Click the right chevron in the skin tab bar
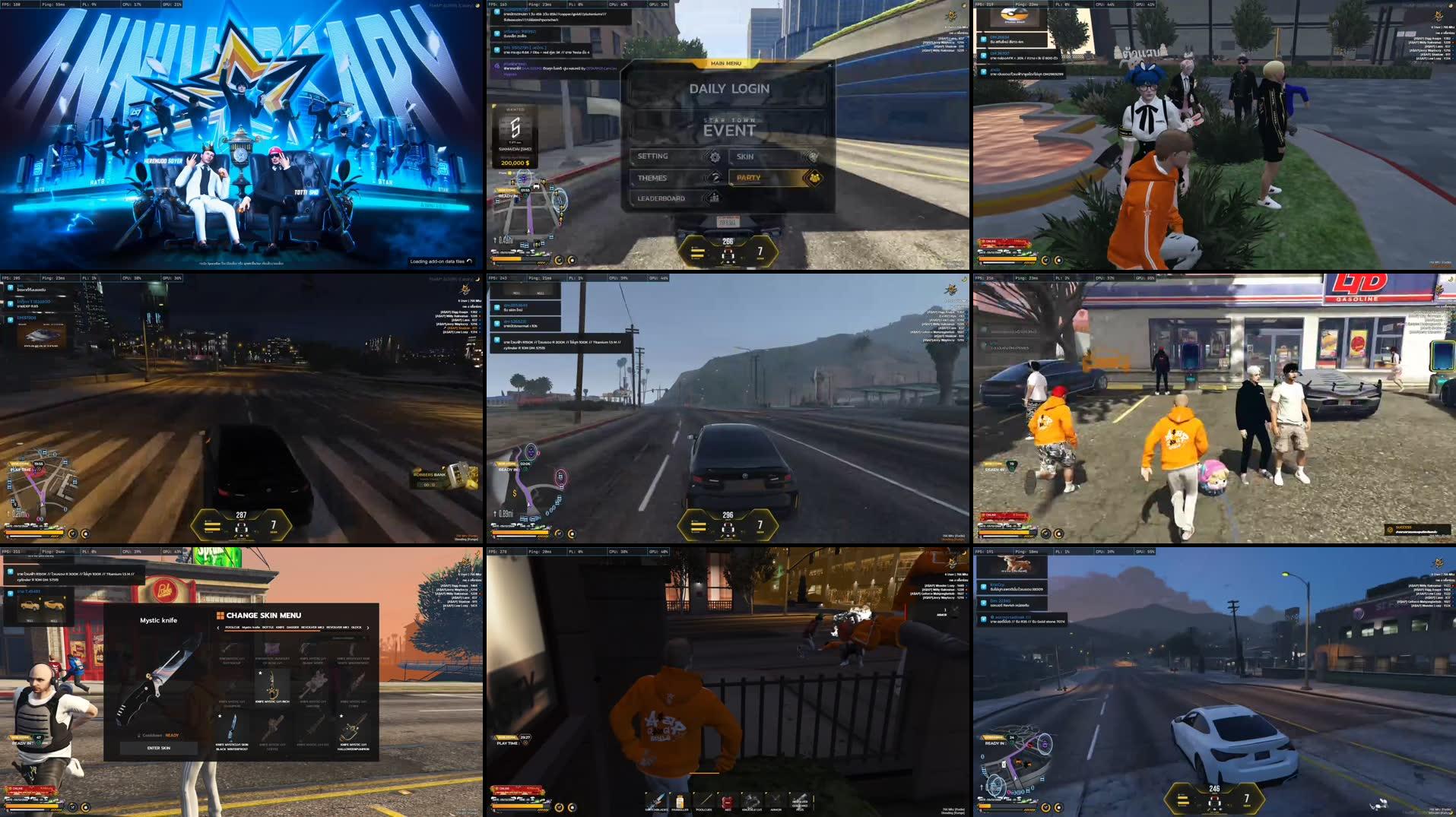Image resolution: width=1456 pixels, height=817 pixels. (x=368, y=628)
